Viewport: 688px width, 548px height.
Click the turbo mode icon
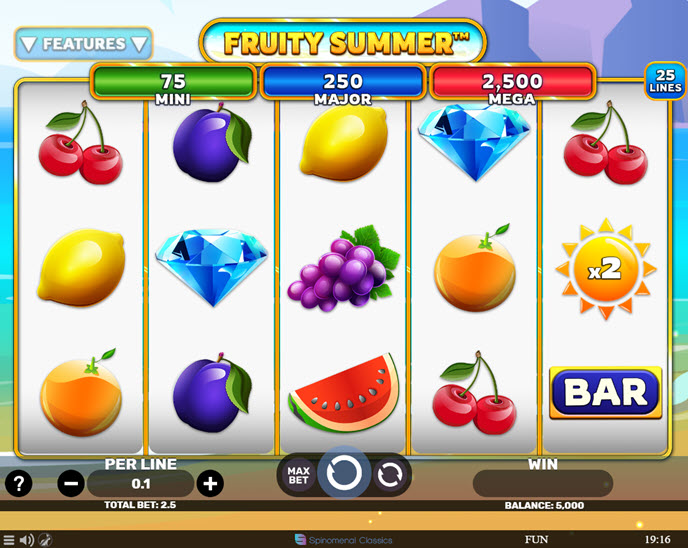(x=46, y=540)
